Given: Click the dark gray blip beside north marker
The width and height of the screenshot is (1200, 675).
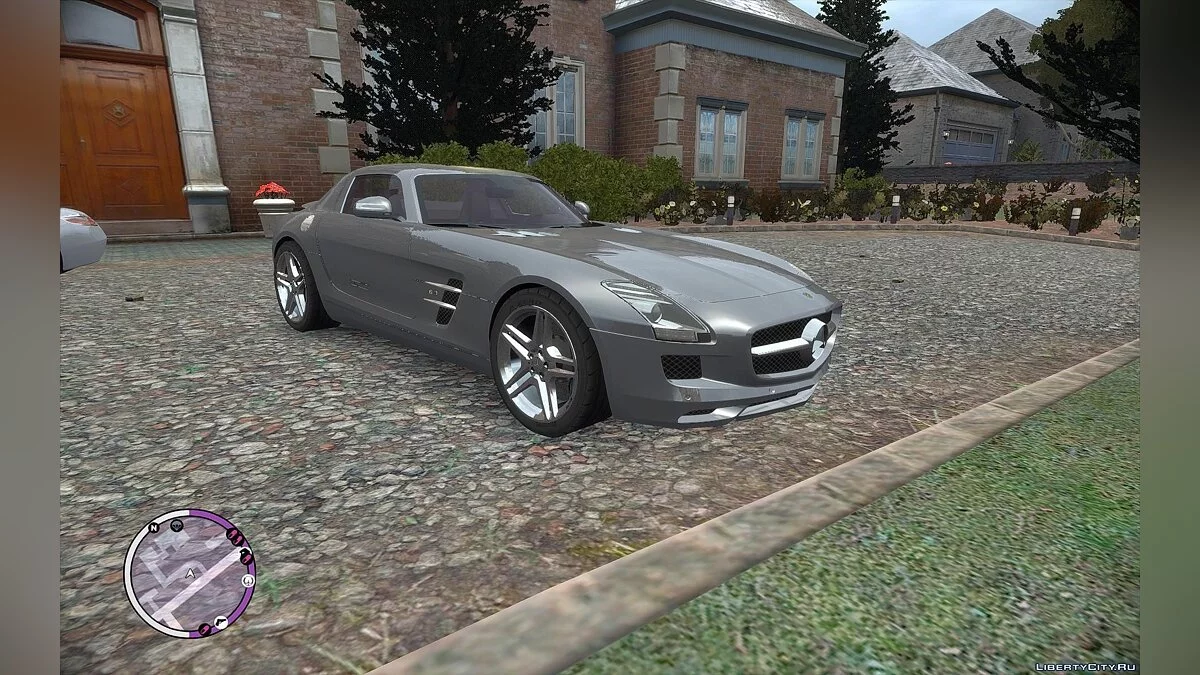Looking at the screenshot, I should (175, 523).
